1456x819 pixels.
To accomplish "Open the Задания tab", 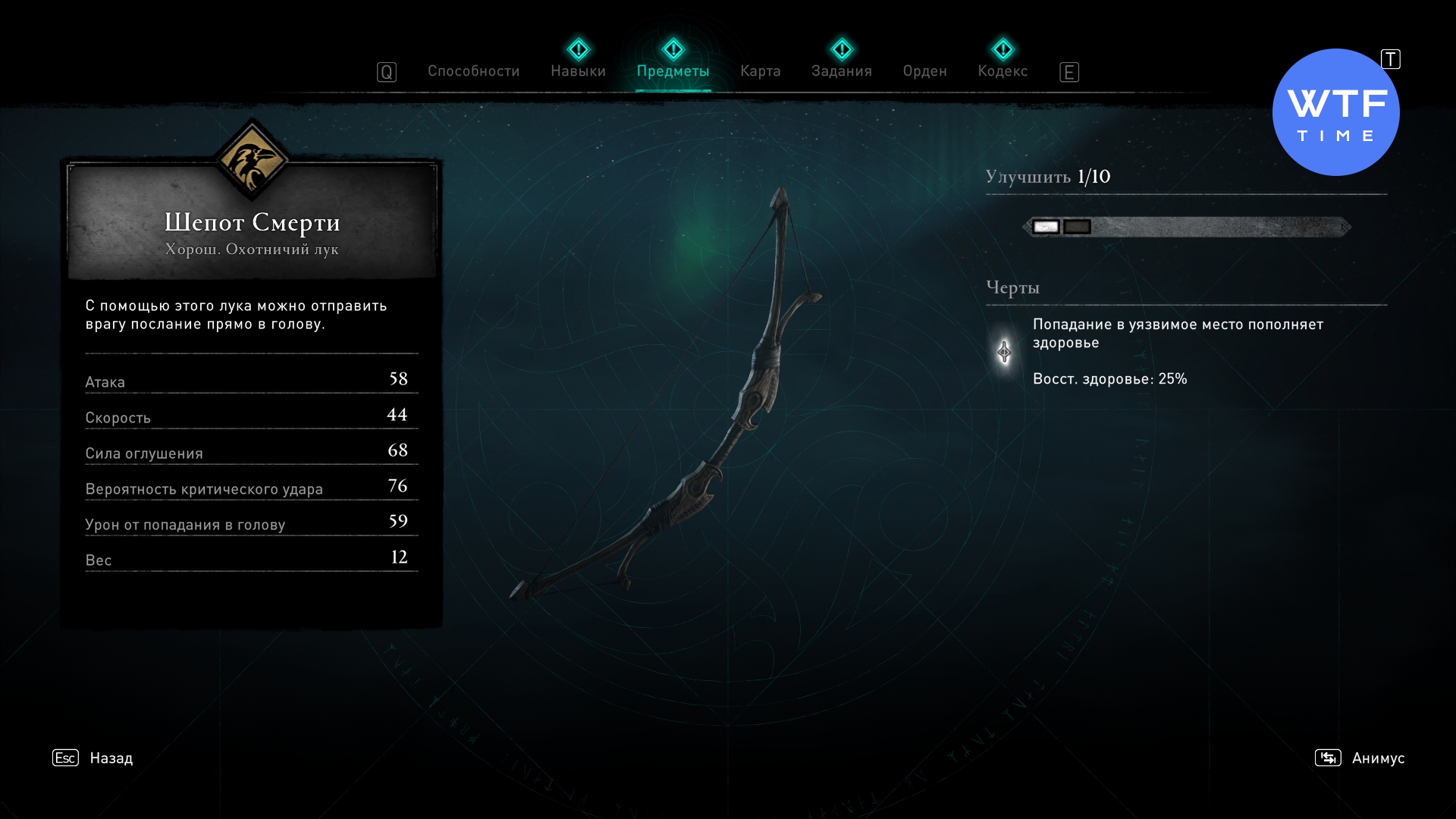I will (x=841, y=71).
